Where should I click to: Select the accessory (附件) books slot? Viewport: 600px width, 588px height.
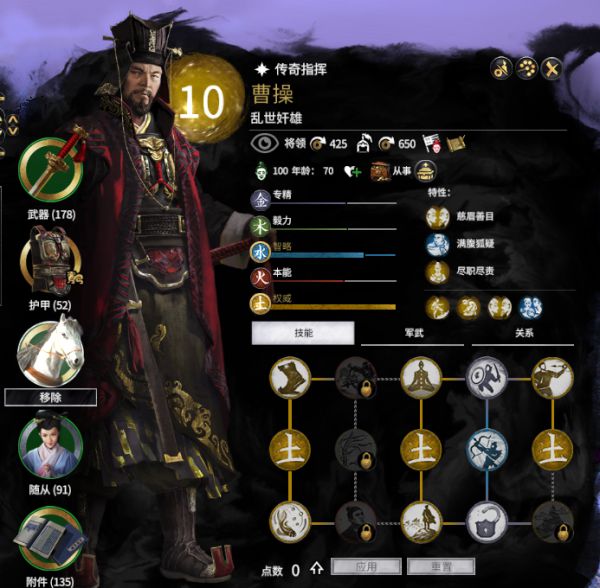[51, 540]
